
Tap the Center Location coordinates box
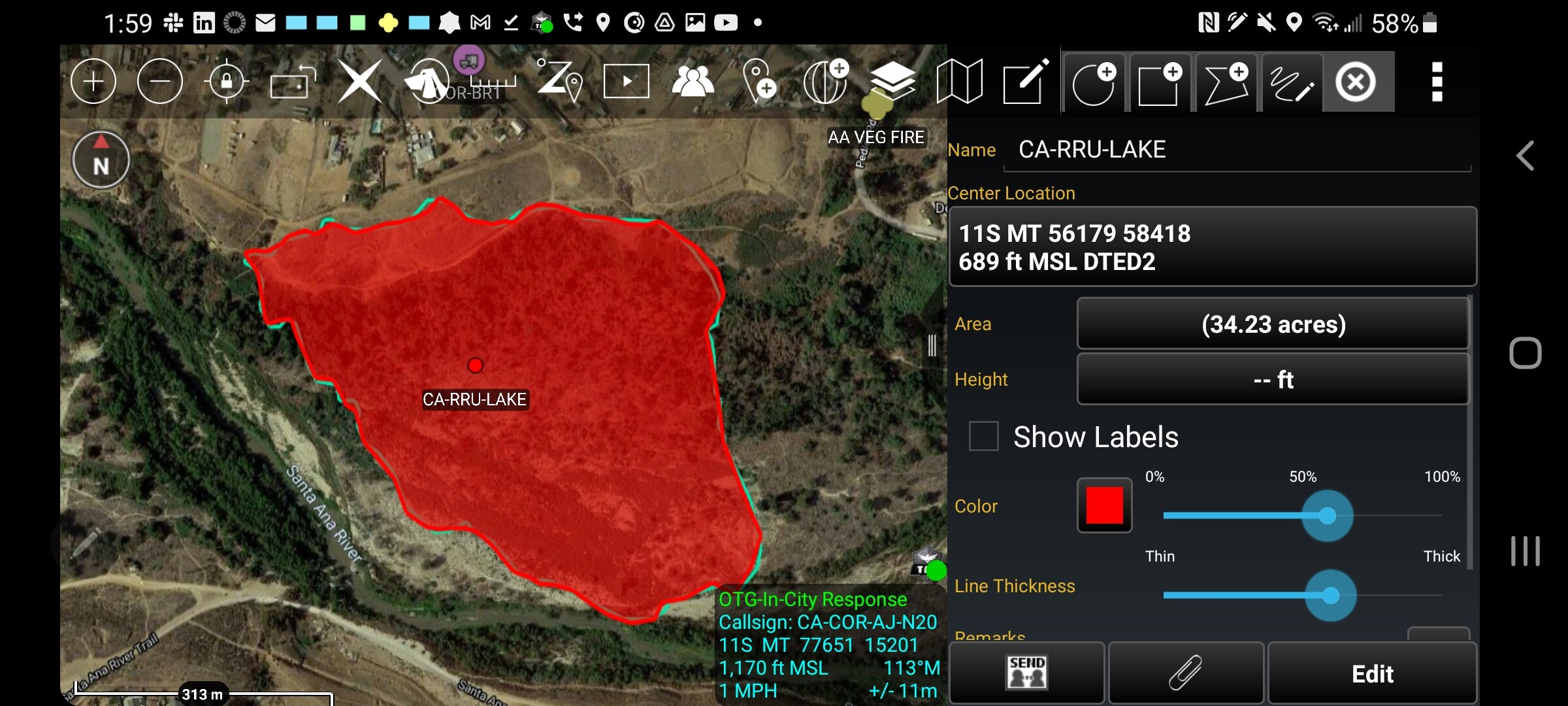pyautogui.click(x=1212, y=247)
